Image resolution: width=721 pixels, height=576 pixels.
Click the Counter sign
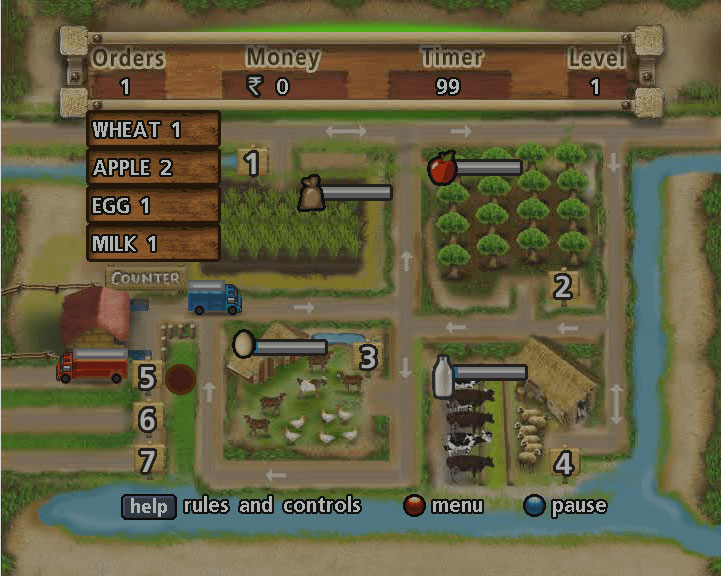point(146,278)
